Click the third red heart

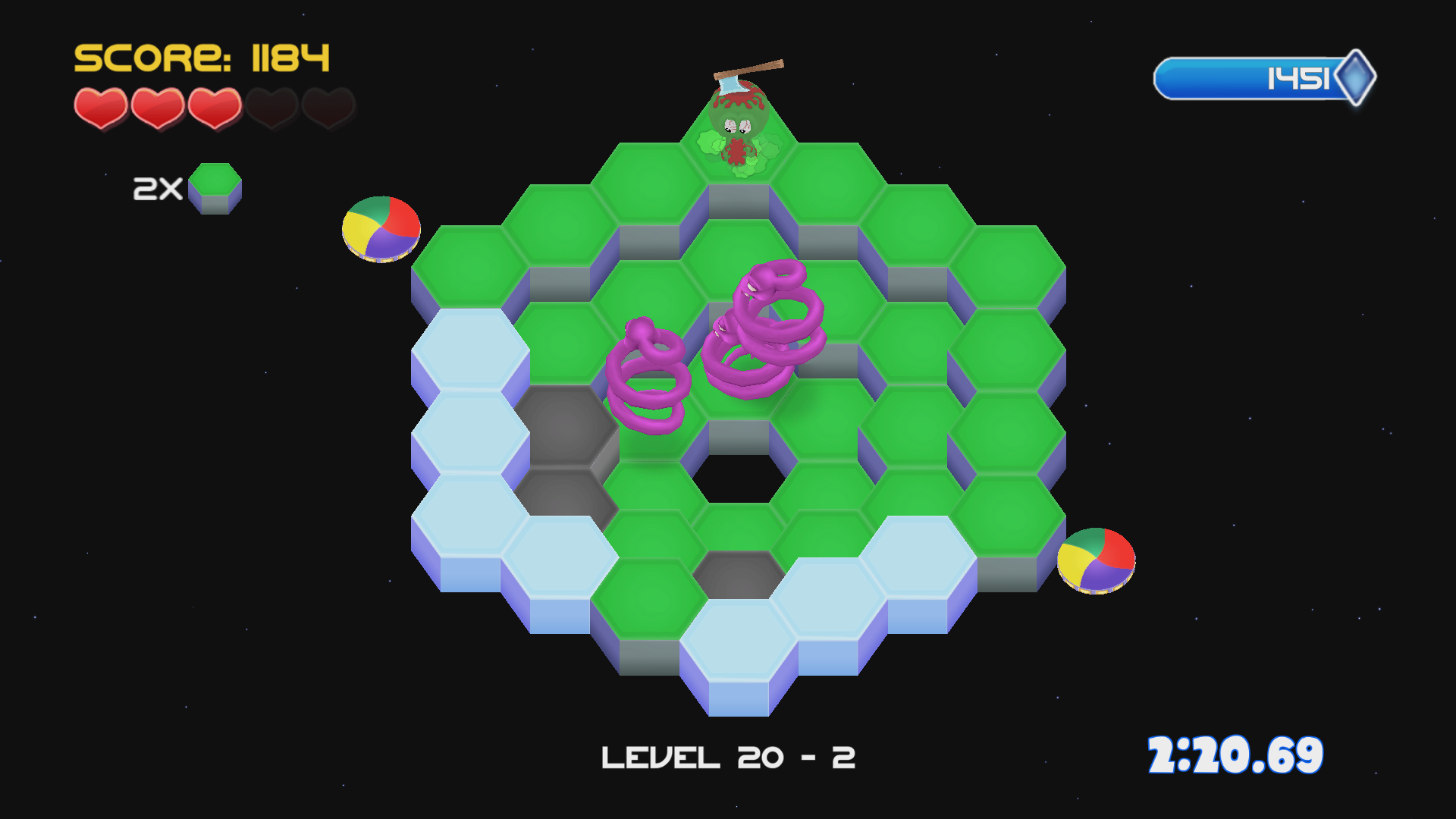(214, 106)
